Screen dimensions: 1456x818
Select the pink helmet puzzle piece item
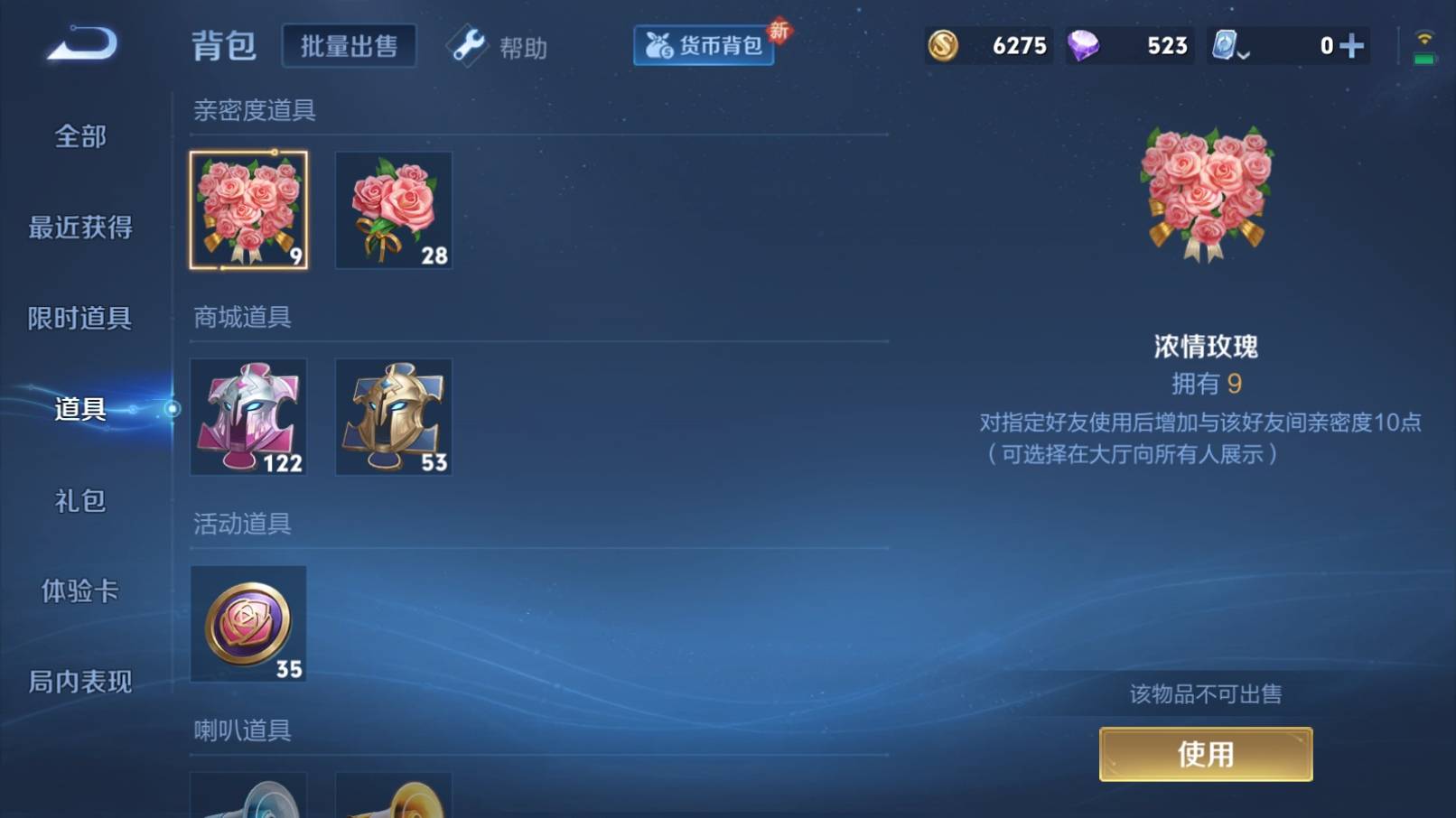(247, 416)
